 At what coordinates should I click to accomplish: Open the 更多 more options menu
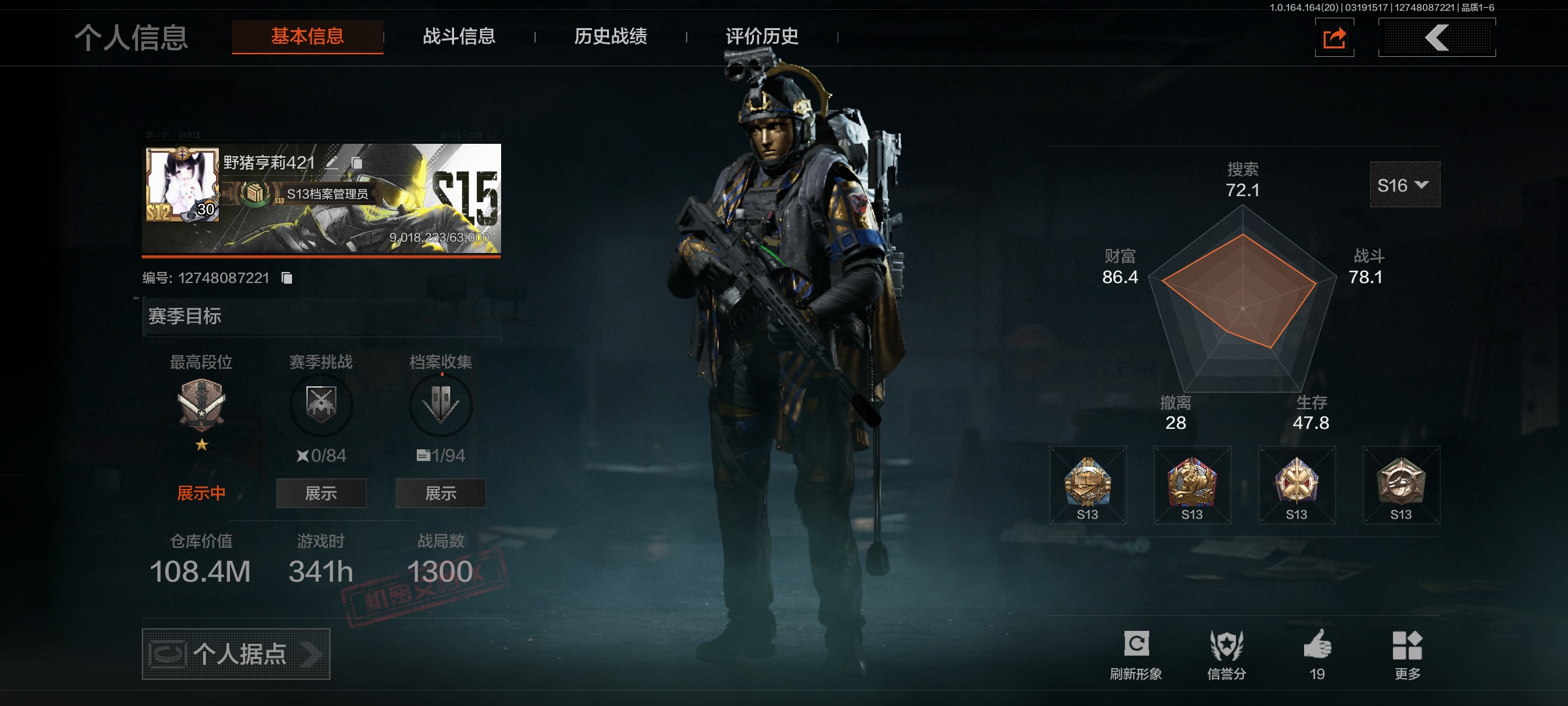(x=1407, y=653)
